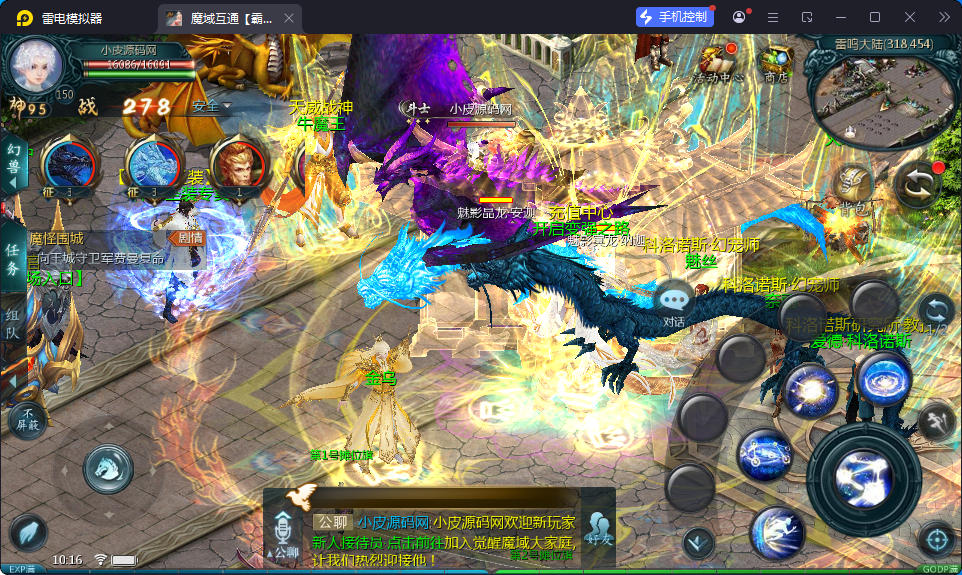Switch to the 任务 quest tab

coord(13,258)
